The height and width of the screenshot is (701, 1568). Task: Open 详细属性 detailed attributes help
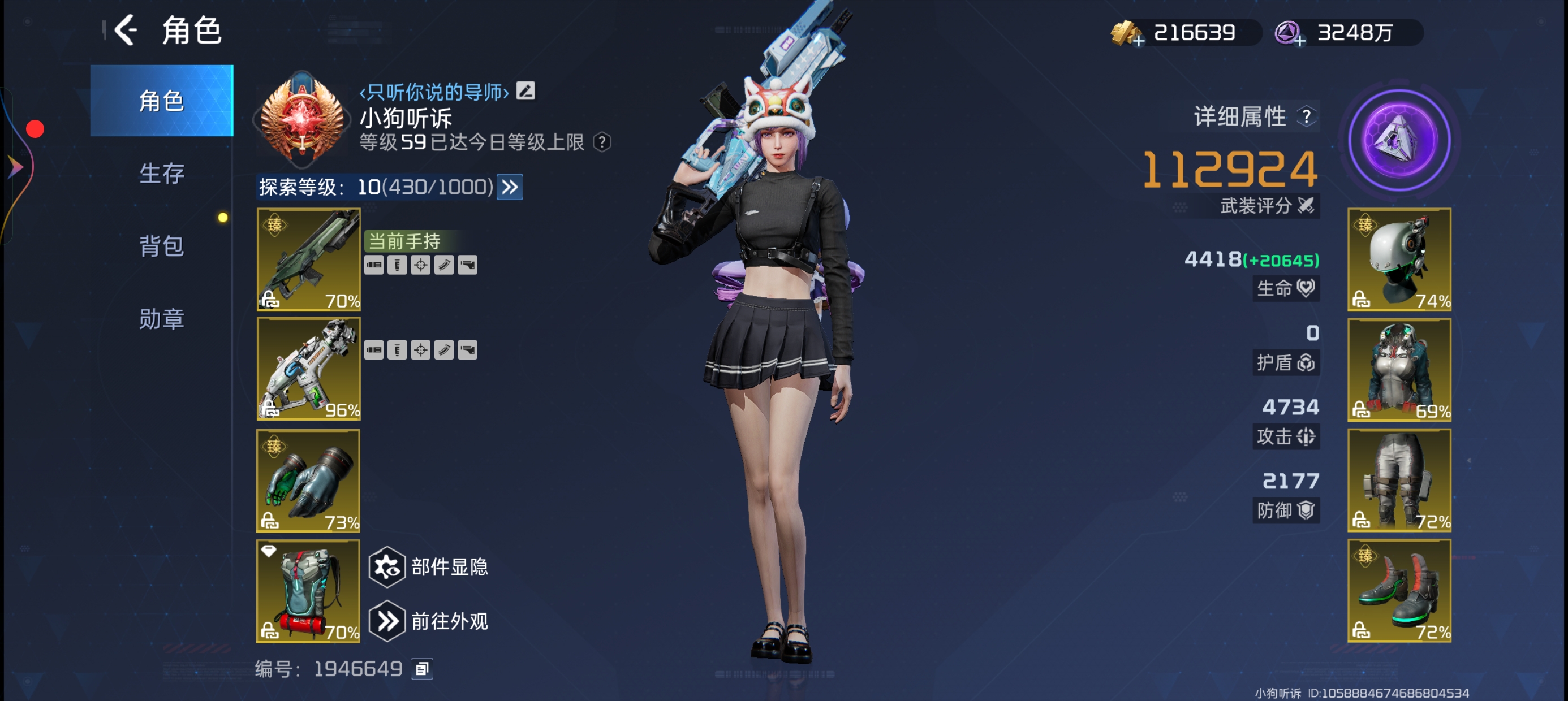pos(1306,116)
